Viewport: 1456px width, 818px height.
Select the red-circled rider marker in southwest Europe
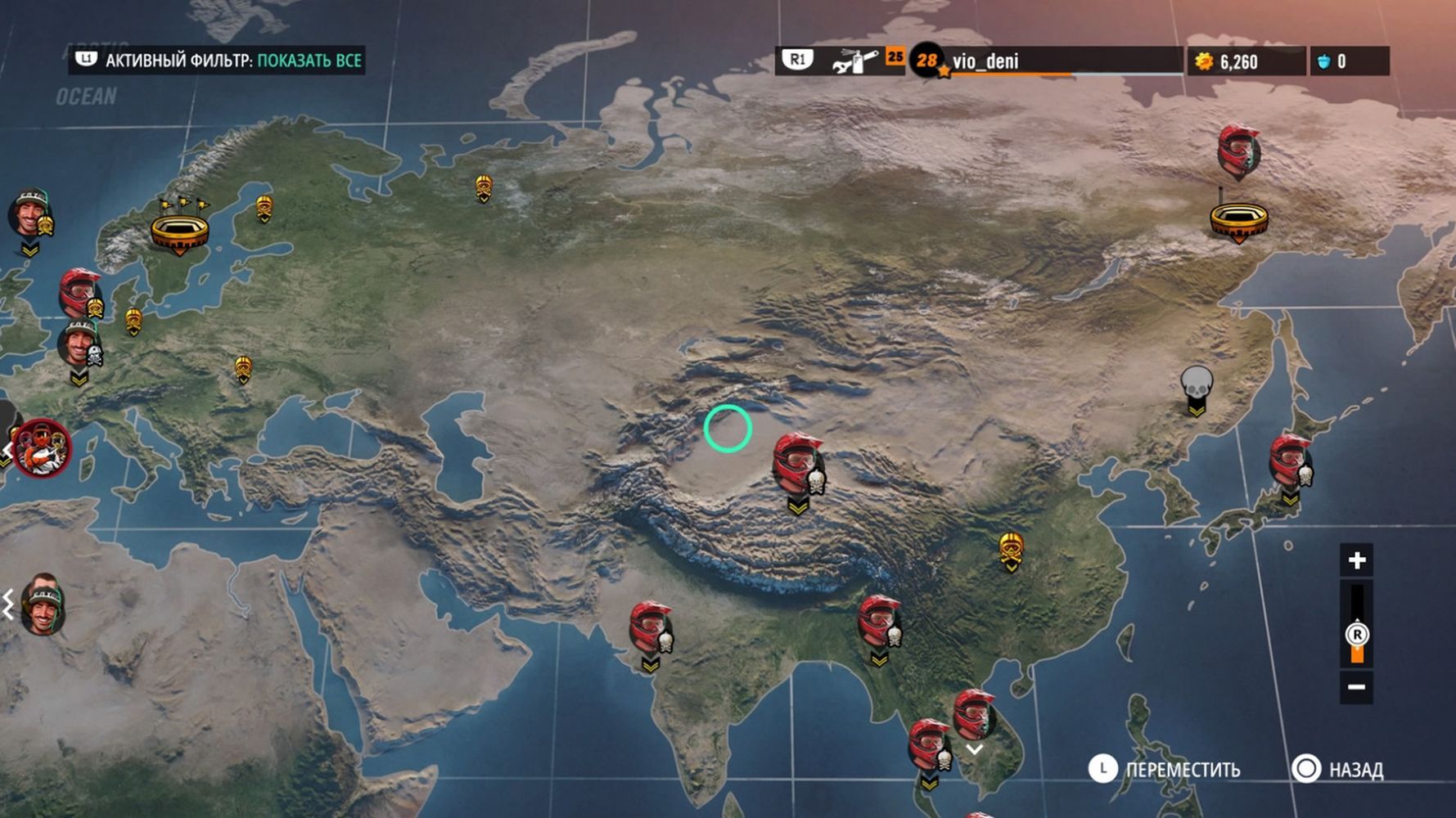point(42,447)
